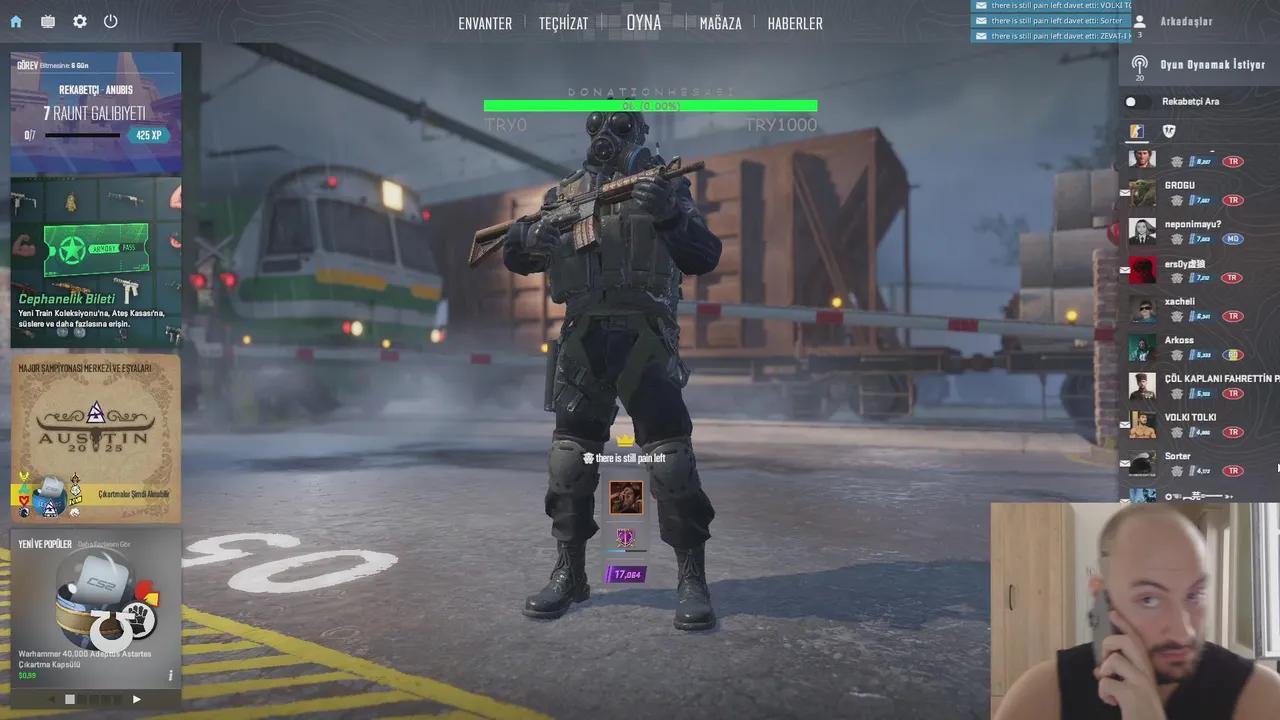The height and width of the screenshot is (720, 1280).
Task: Click the crown icon above the player nickname
Action: (x=626, y=438)
